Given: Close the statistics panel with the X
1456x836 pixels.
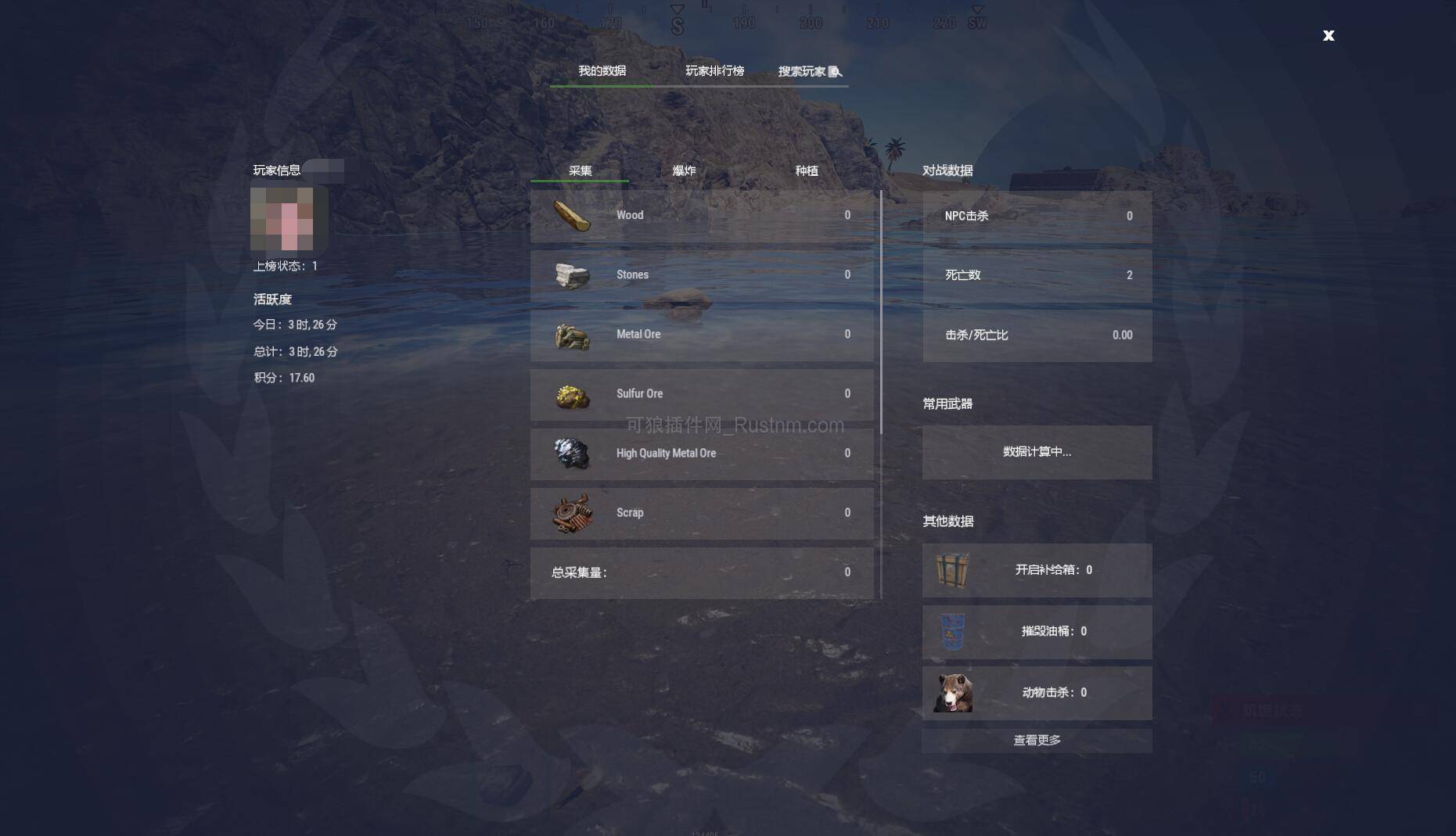Looking at the screenshot, I should pos(1328,35).
